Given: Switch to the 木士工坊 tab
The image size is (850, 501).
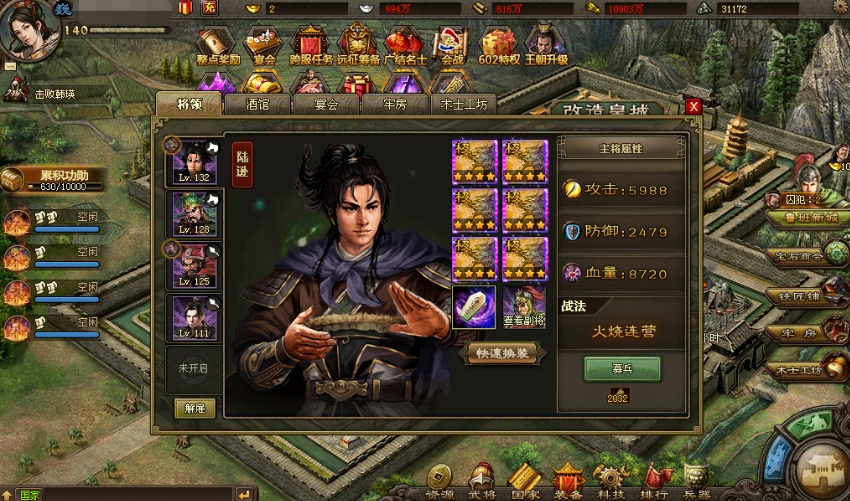Looking at the screenshot, I should [467, 104].
